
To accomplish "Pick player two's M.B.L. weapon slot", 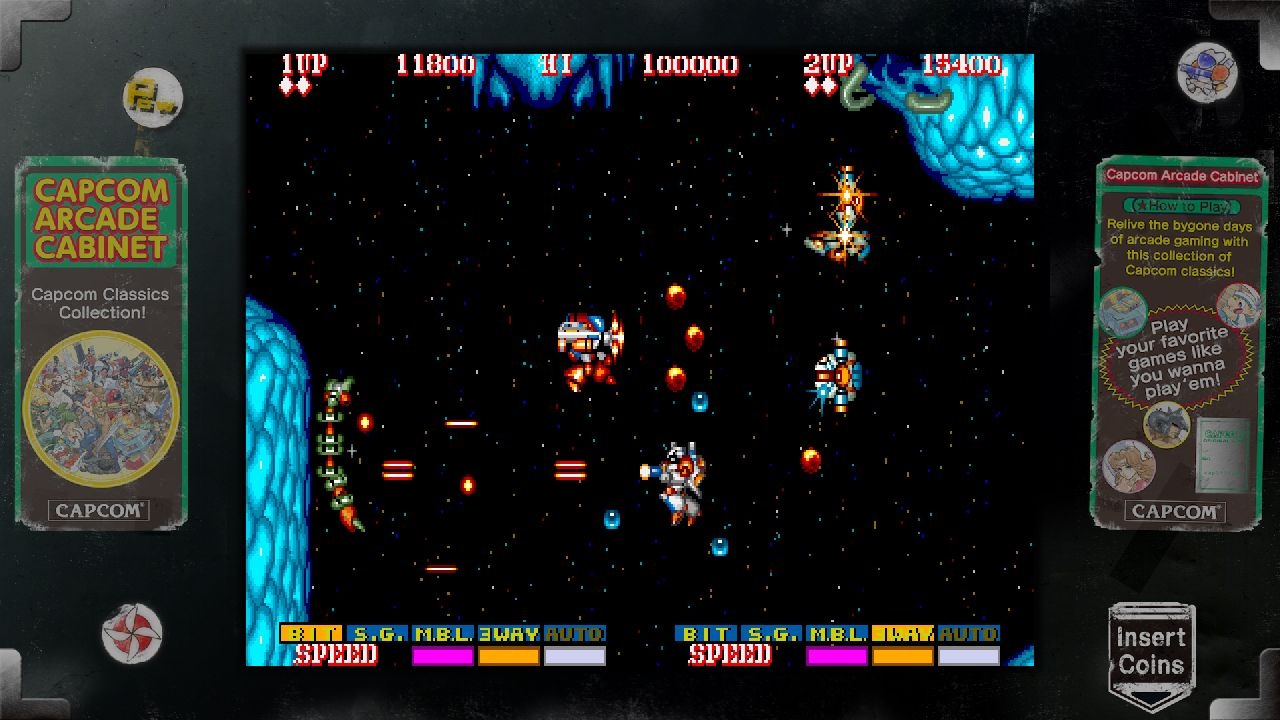I will [x=837, y=634].
